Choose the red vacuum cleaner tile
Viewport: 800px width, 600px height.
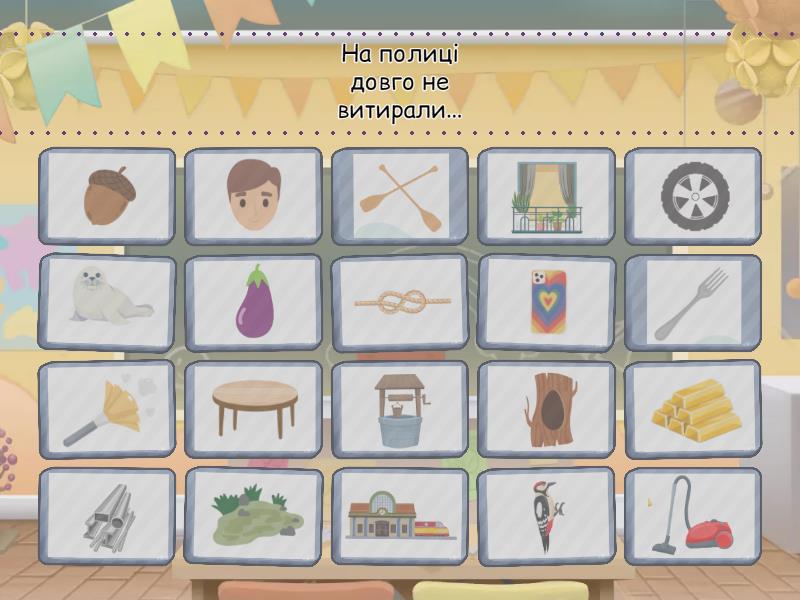click(693, 516)
